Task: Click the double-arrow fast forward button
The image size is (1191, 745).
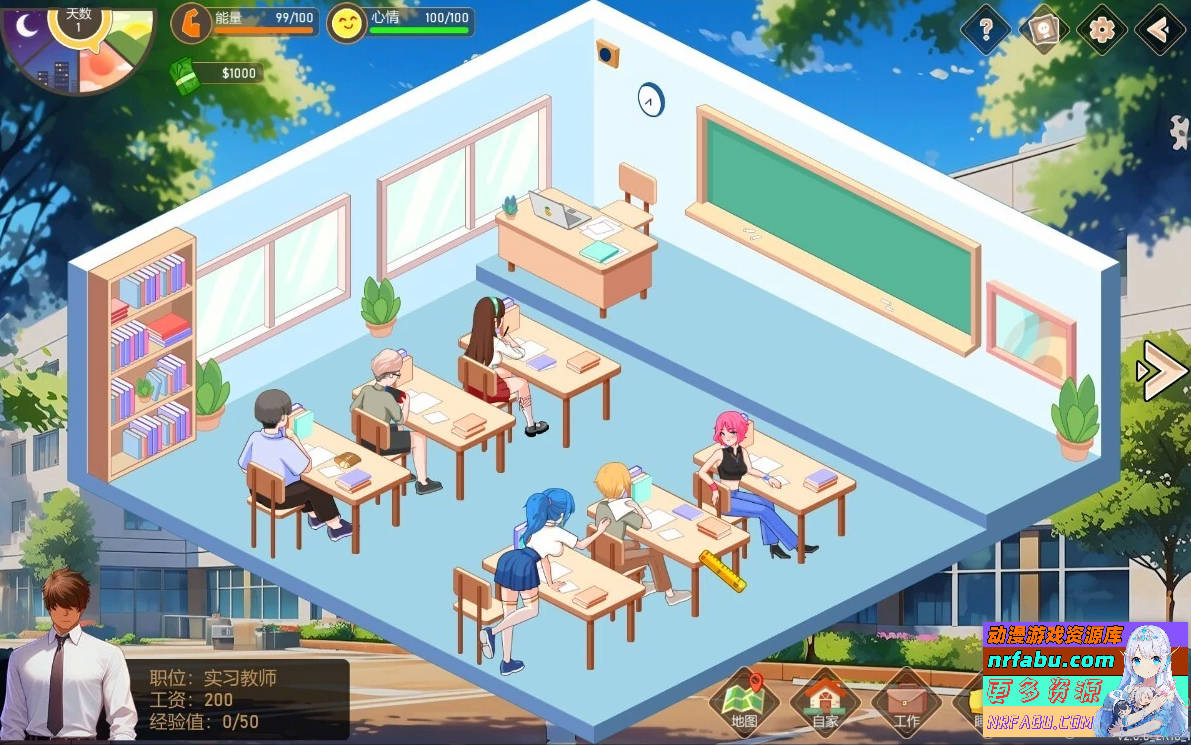Action: pyautogui.click(x=1161, y=370)
